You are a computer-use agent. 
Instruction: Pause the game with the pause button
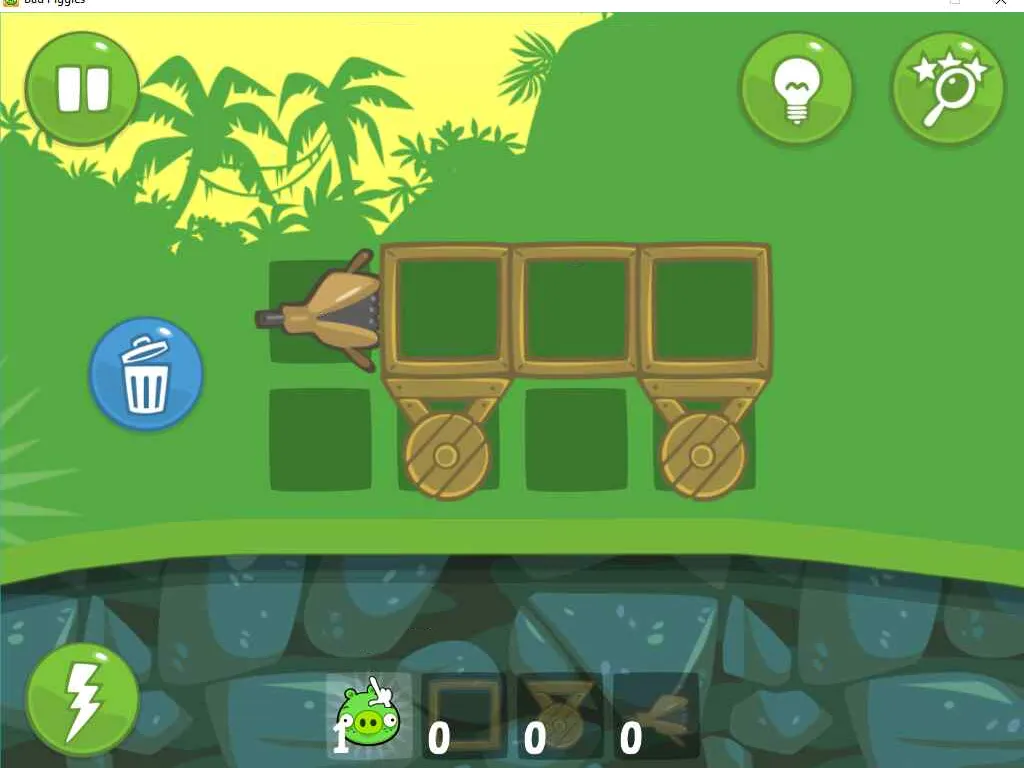pyautogui.click(x=82, y=88)
